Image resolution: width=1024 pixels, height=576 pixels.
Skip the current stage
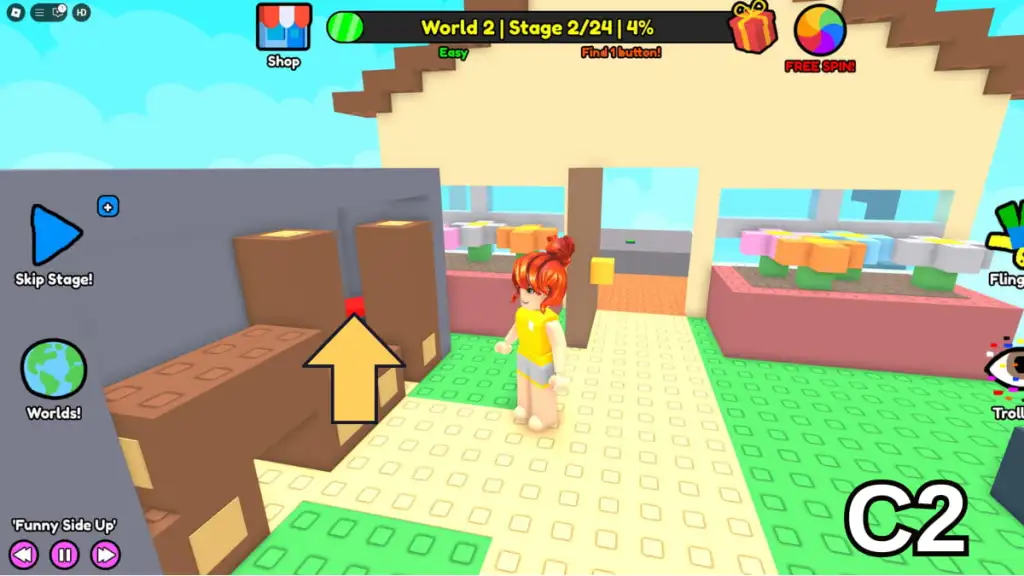[56, 237]
